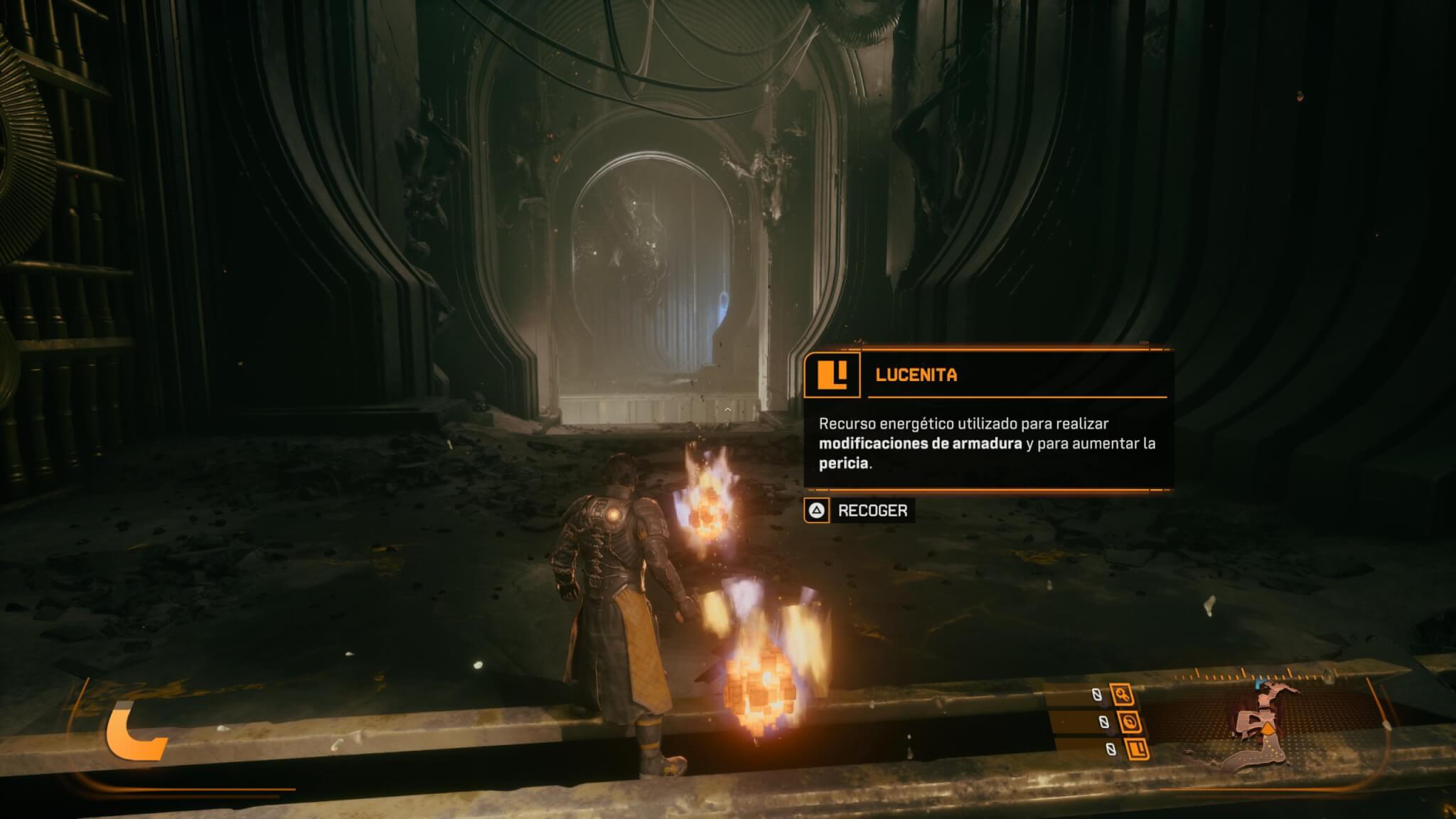The image size is (1456, 819).
Task: Select the Lucenita counter icon beside the minimap
Action: [1137, 749]
